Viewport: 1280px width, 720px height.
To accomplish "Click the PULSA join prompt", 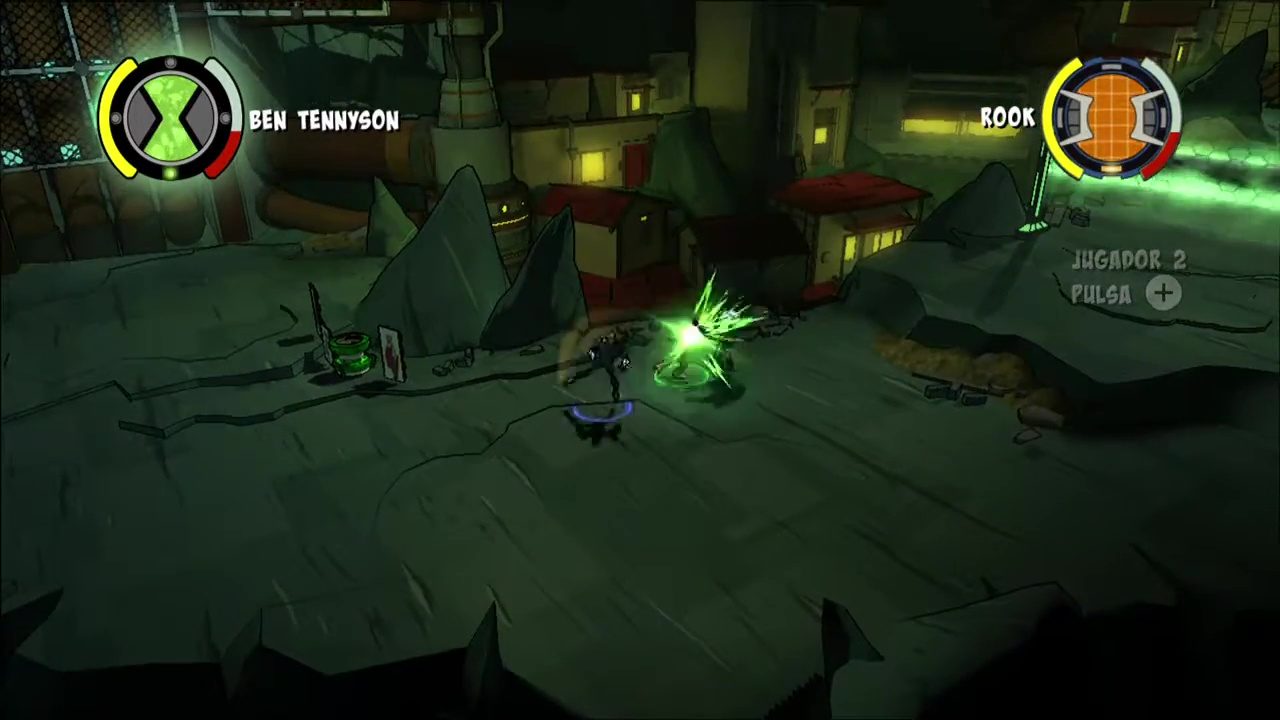I will pos(1102,294).
